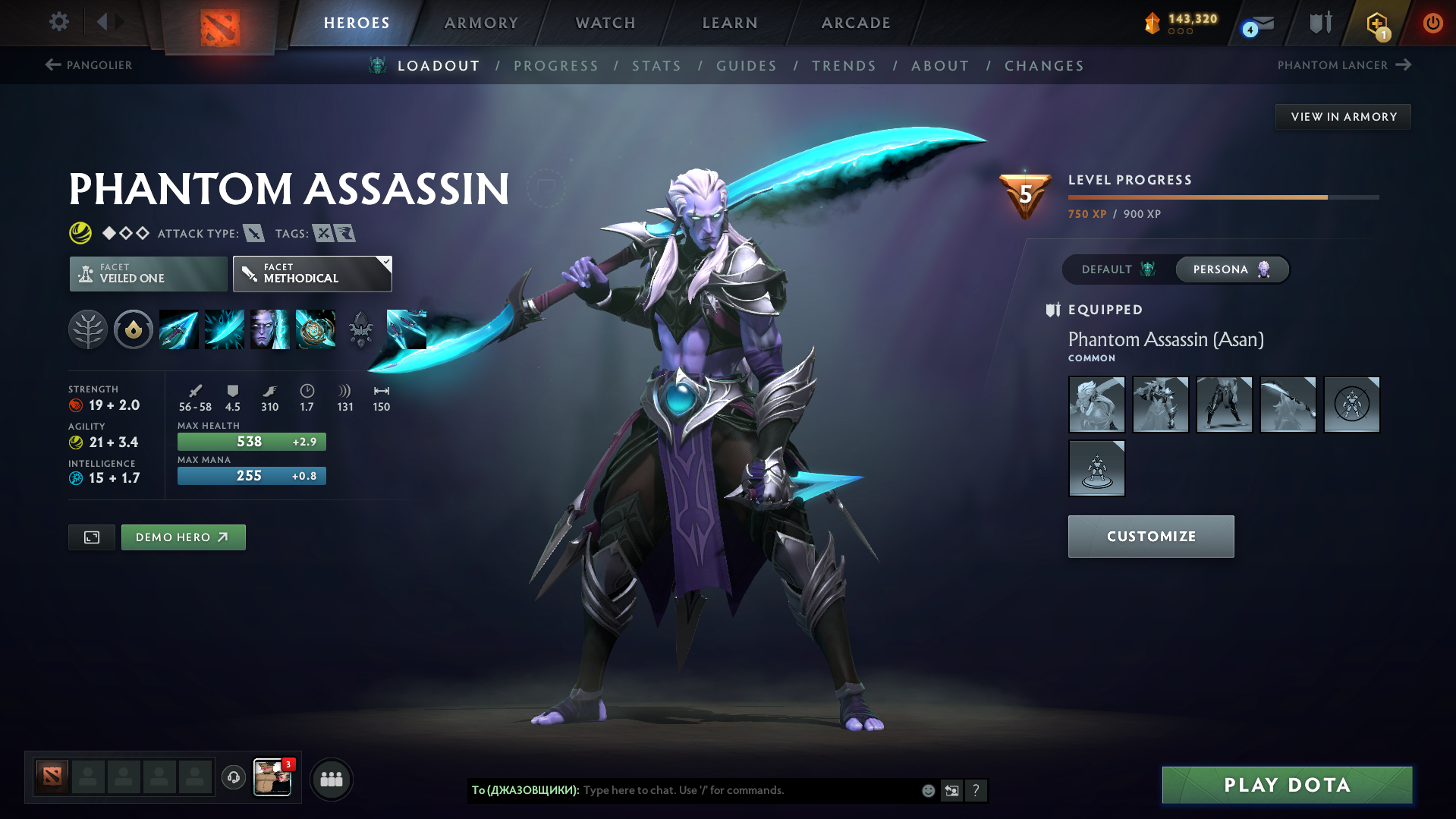Open CUSTOMIZE for the equipped persona
Image resolution: width=1456 pixels, height=819 pixels.
click(x=1150, y=536)
